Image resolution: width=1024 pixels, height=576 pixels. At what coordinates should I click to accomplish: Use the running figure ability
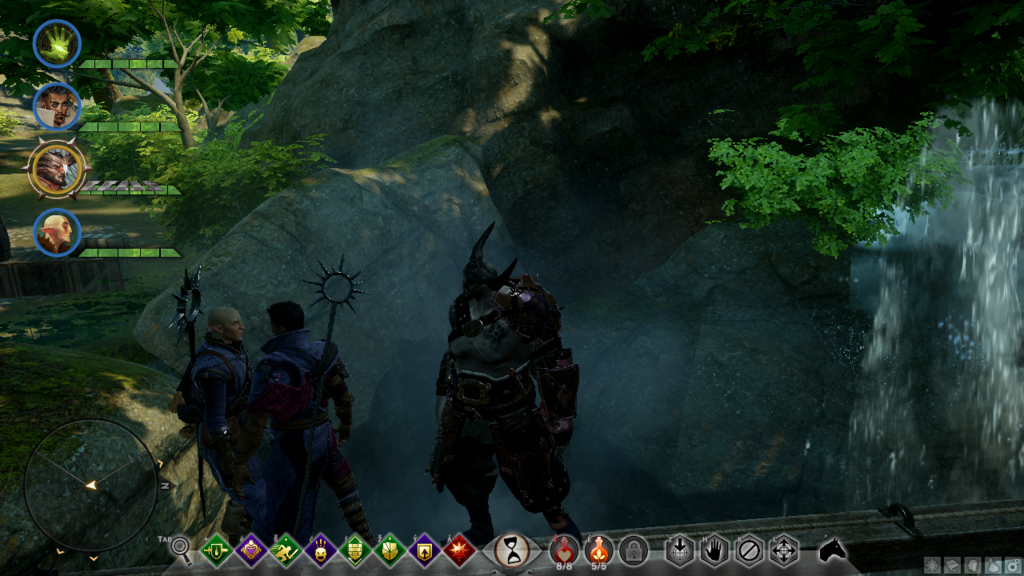(x=286, y=549)
